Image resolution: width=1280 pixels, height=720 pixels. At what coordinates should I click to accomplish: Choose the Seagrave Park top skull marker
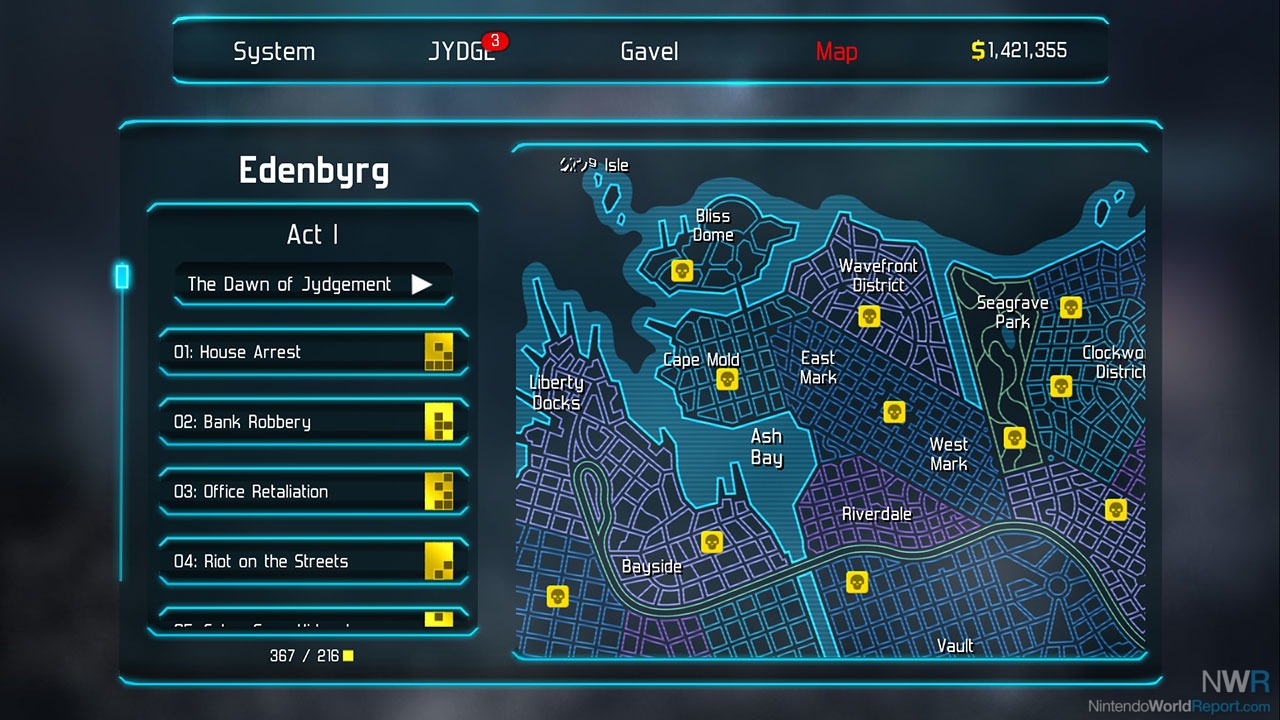click(1071, 307)
